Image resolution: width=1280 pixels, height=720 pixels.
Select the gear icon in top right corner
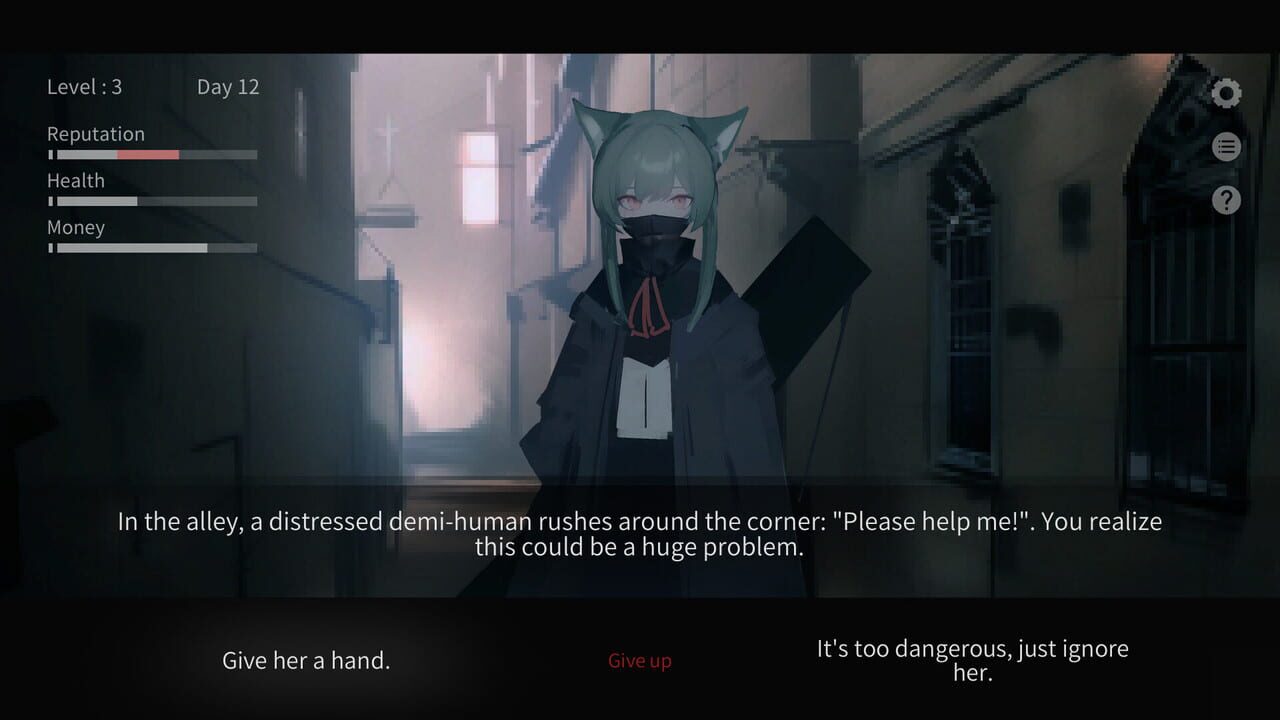(1227, 93)
